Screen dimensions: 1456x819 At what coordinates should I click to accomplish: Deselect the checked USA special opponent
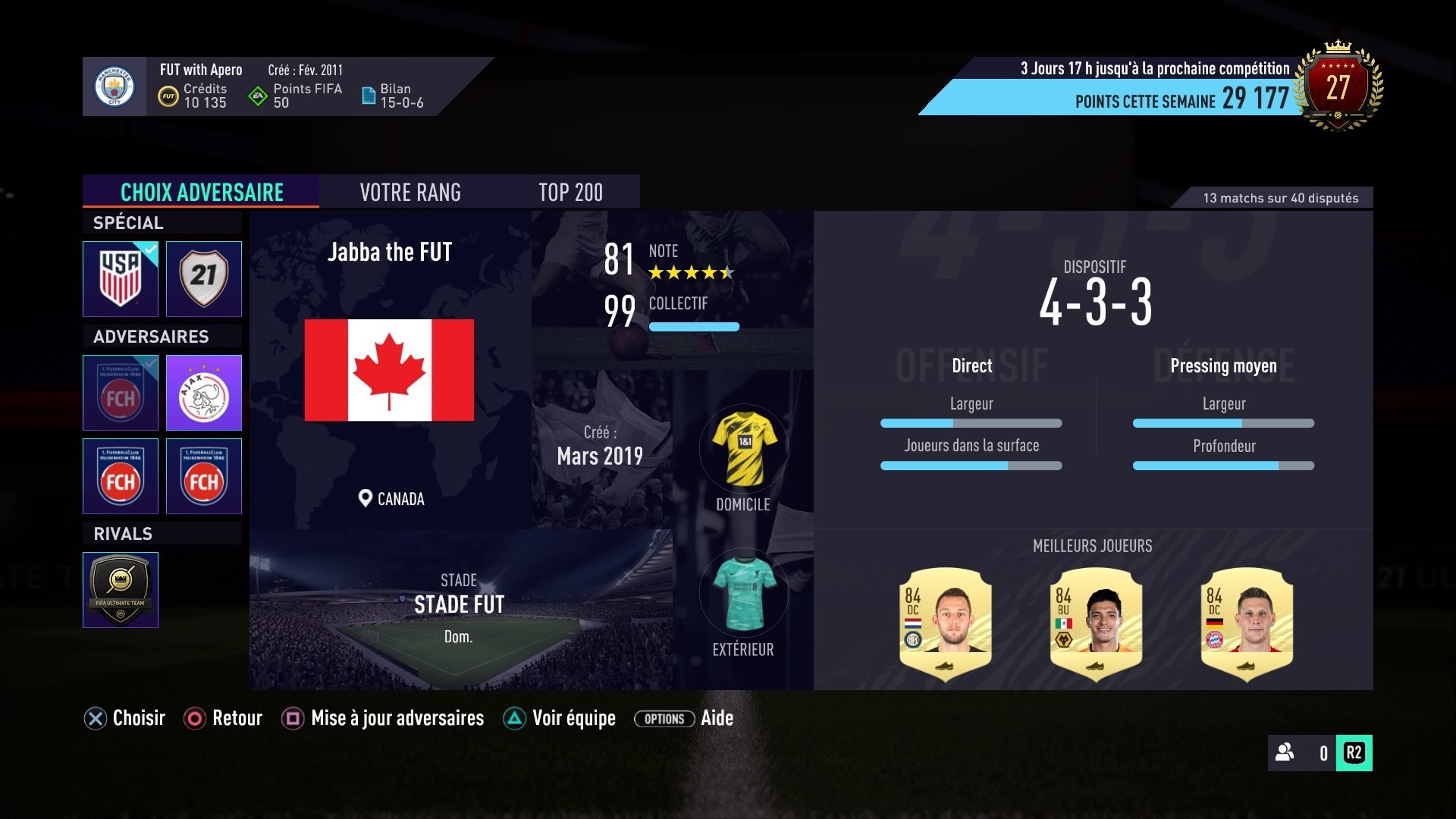pyautogui.click(x=121, y=279)
